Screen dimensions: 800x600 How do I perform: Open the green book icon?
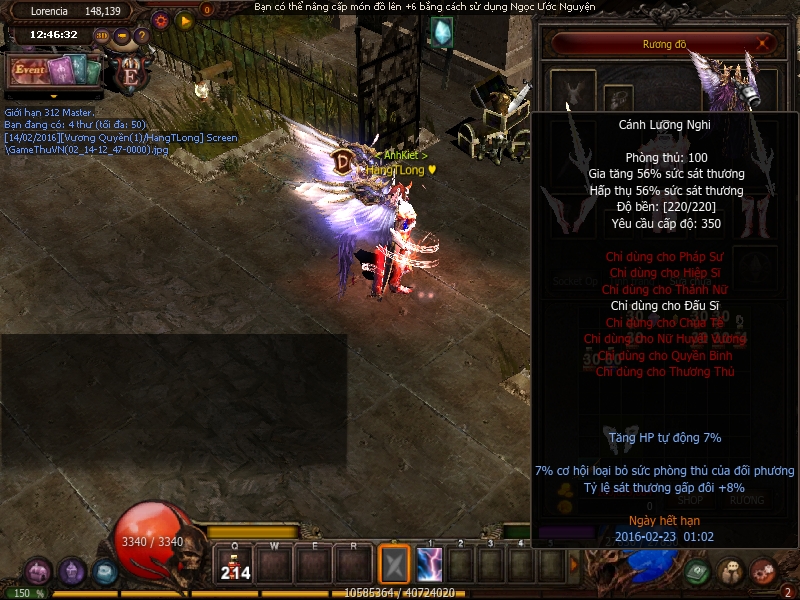coord(699,572)
